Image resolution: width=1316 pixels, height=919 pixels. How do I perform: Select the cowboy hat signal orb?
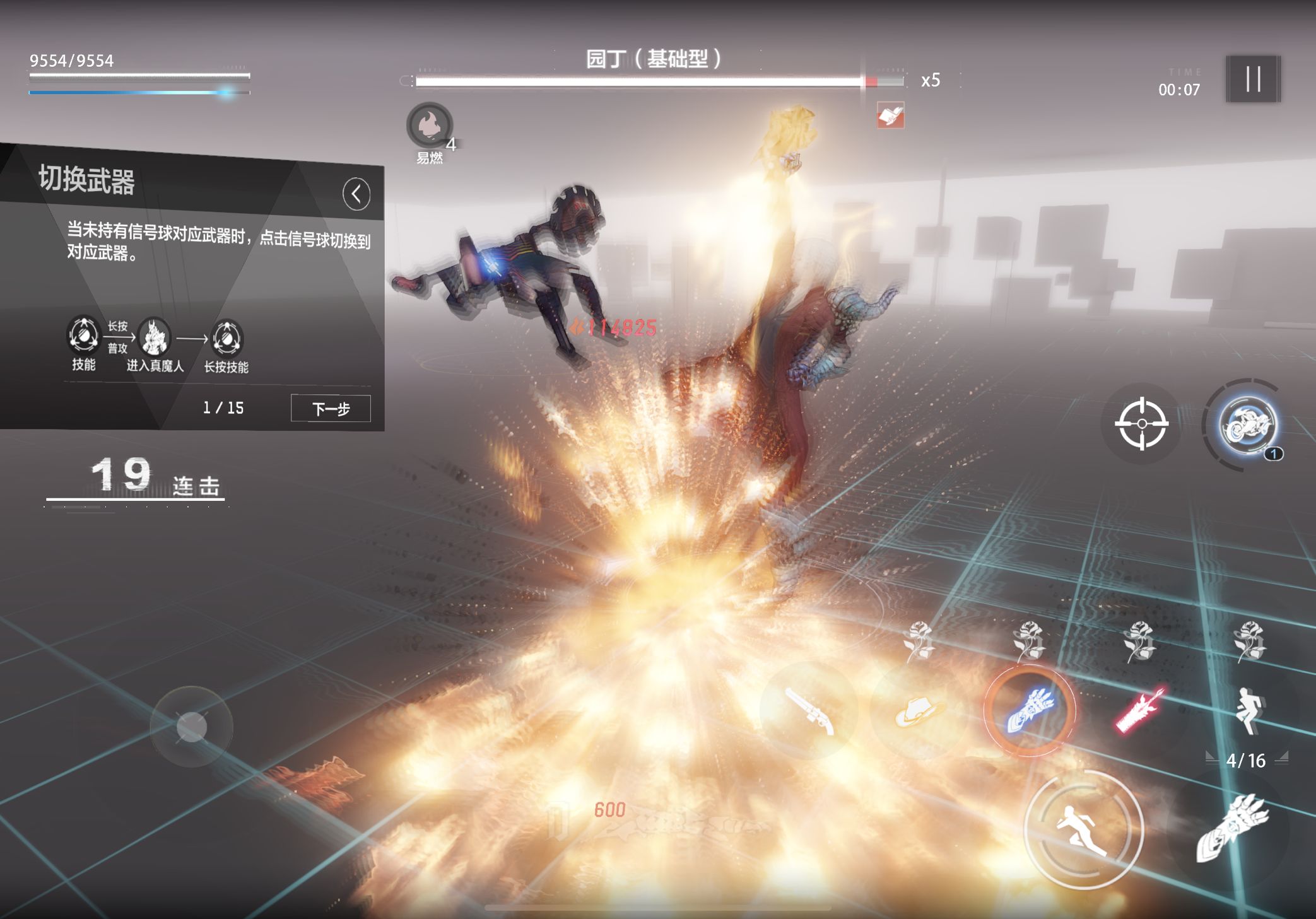919,711
